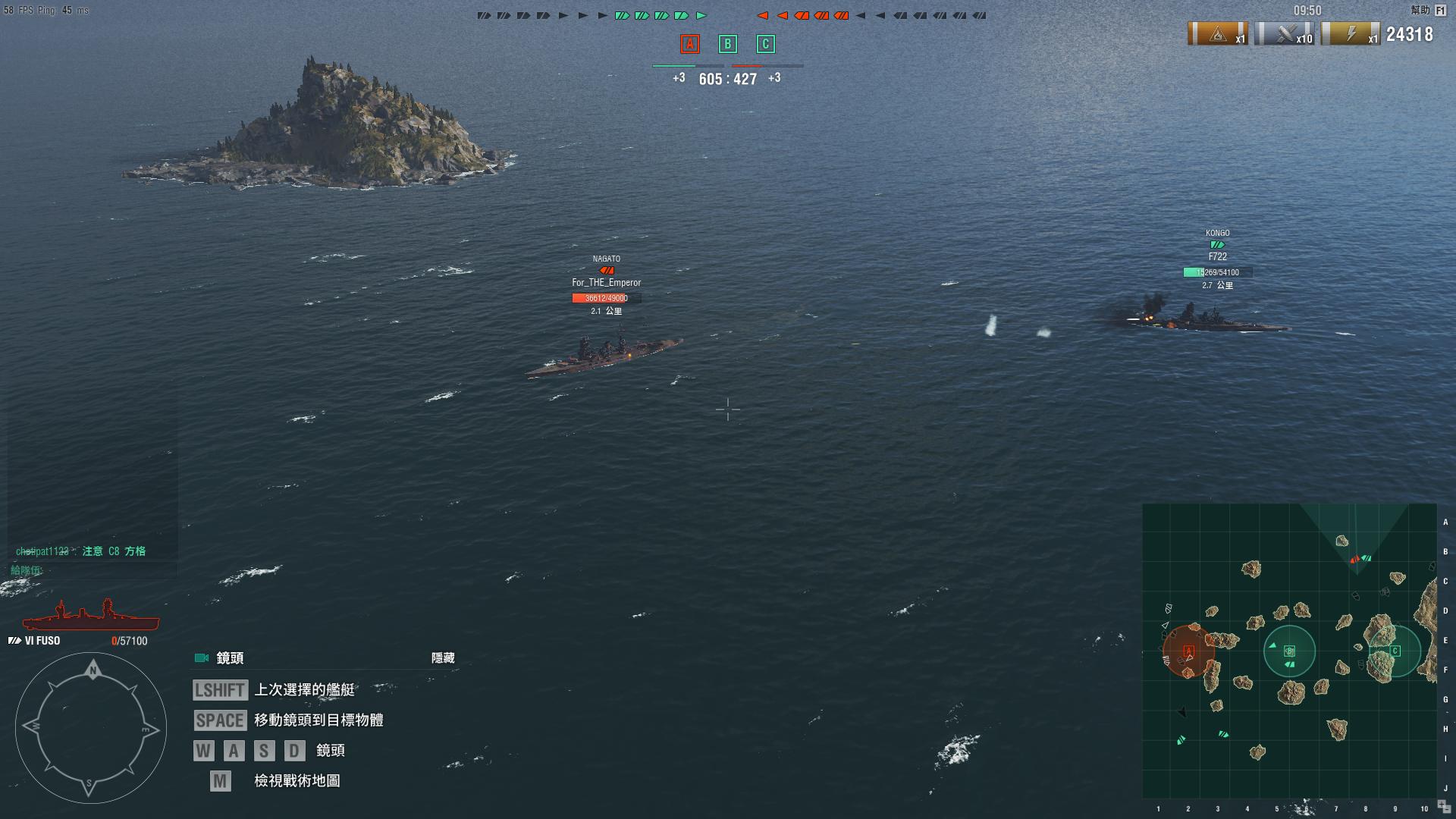Click the minimap's green B capture zone

pyautogui.click(x=1289, y=651)
